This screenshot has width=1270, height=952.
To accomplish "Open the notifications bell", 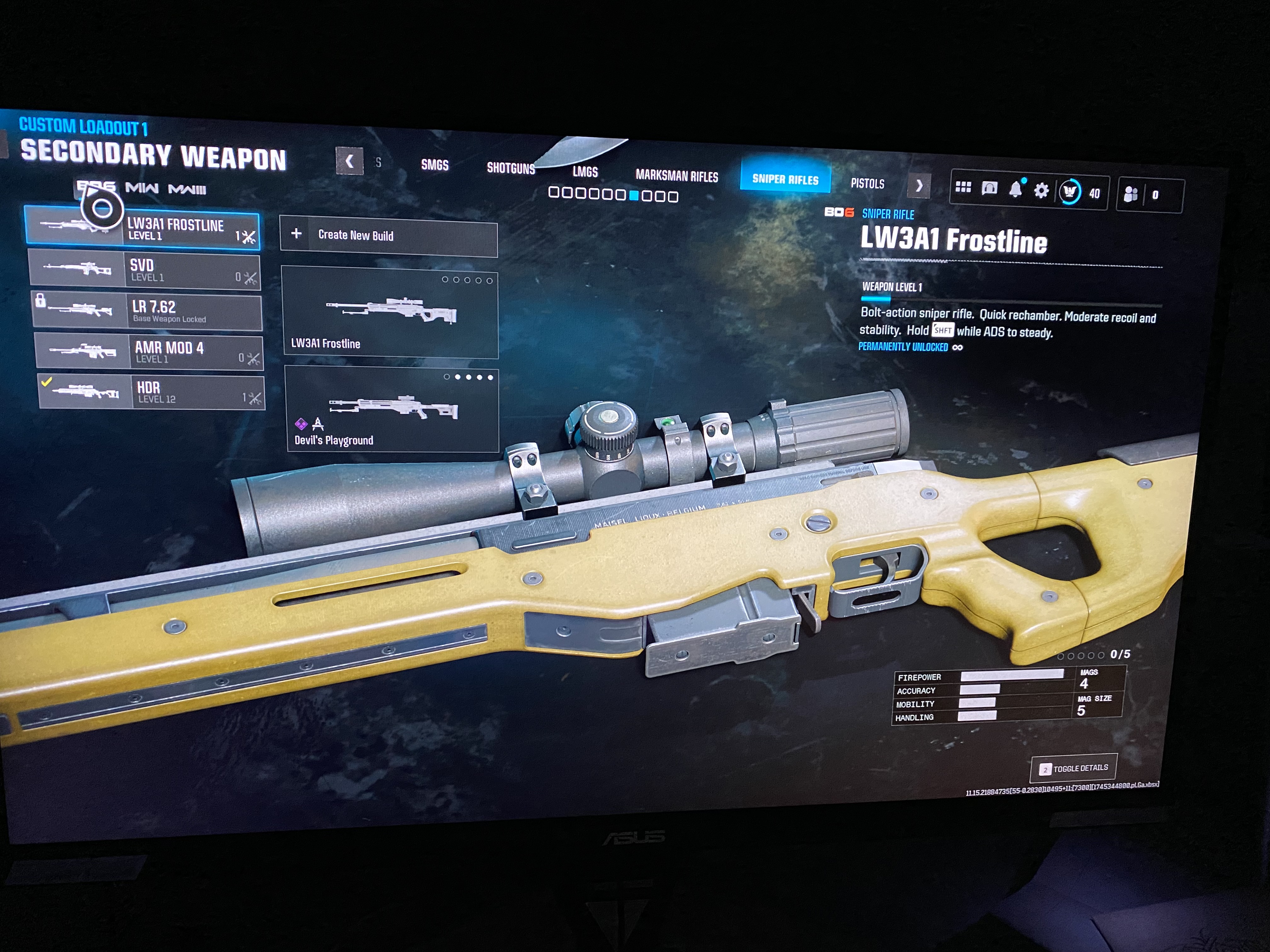I will pyautogui.click(x=1015, y=190).
